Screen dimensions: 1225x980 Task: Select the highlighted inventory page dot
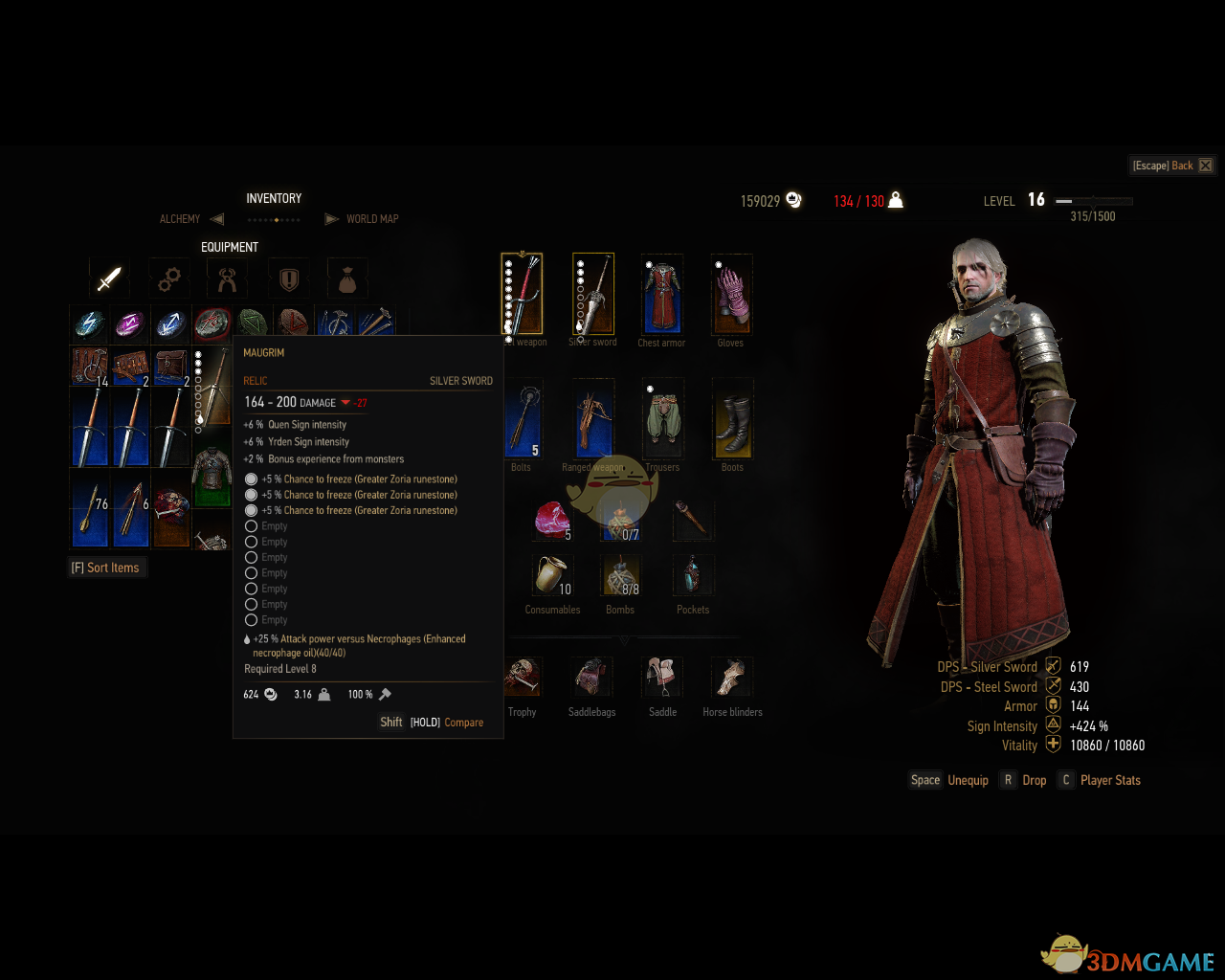point(275,219)
